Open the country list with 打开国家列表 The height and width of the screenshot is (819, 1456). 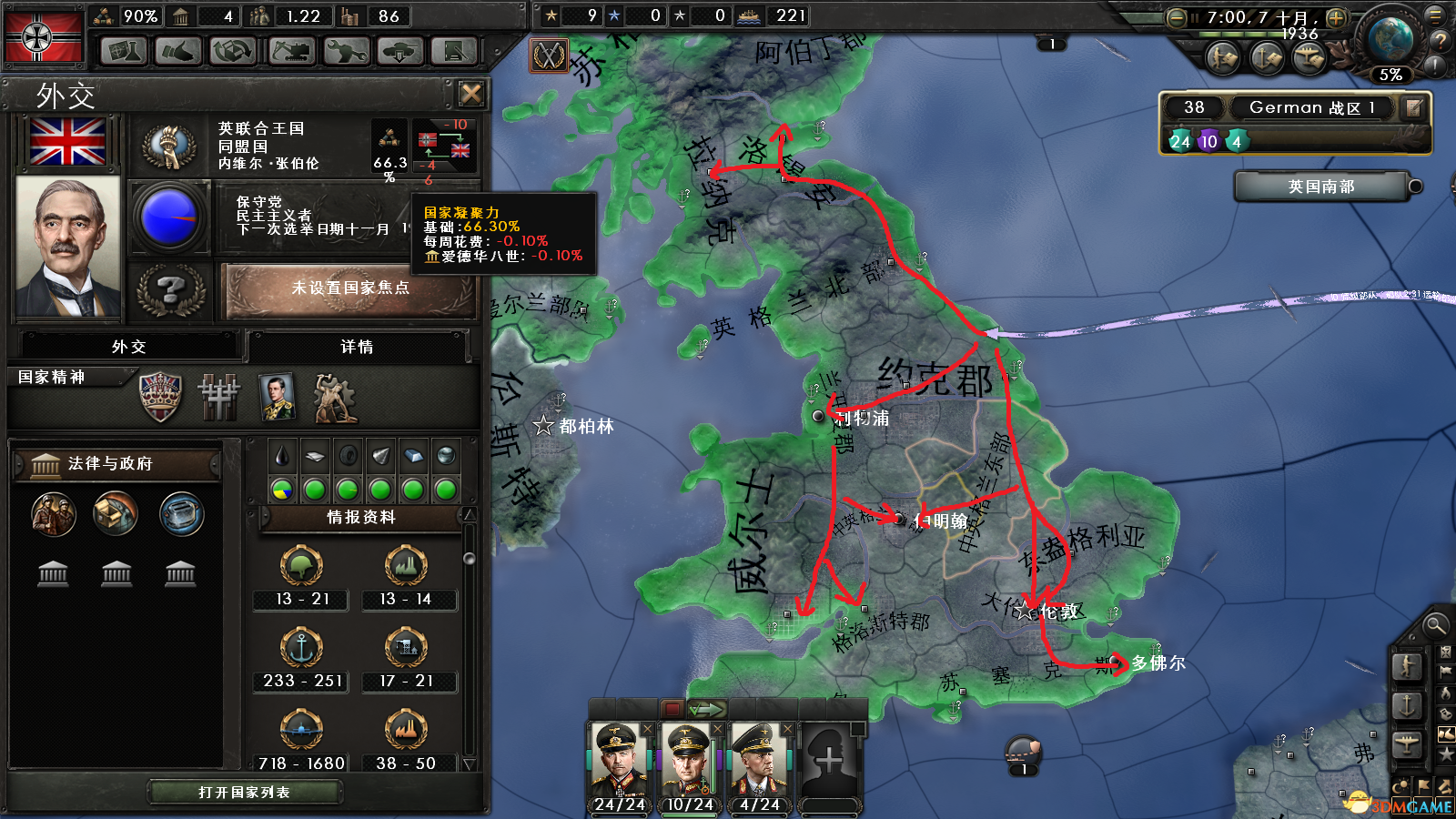click(244, 793)
